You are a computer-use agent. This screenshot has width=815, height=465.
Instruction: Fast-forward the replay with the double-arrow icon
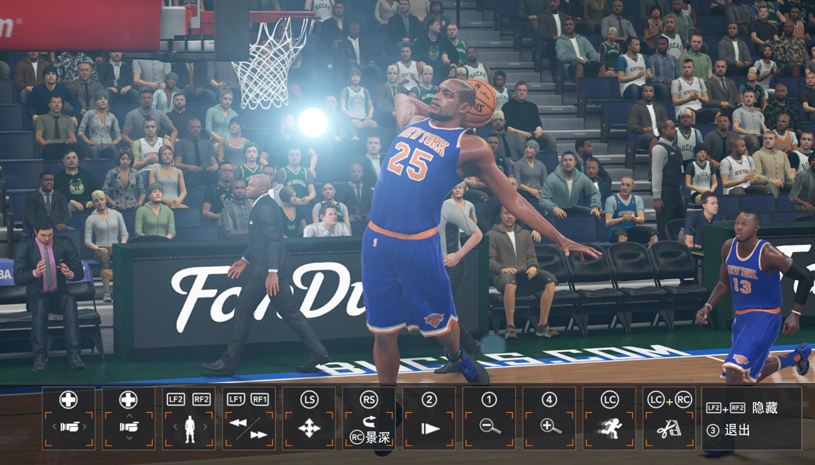(259, 435)
